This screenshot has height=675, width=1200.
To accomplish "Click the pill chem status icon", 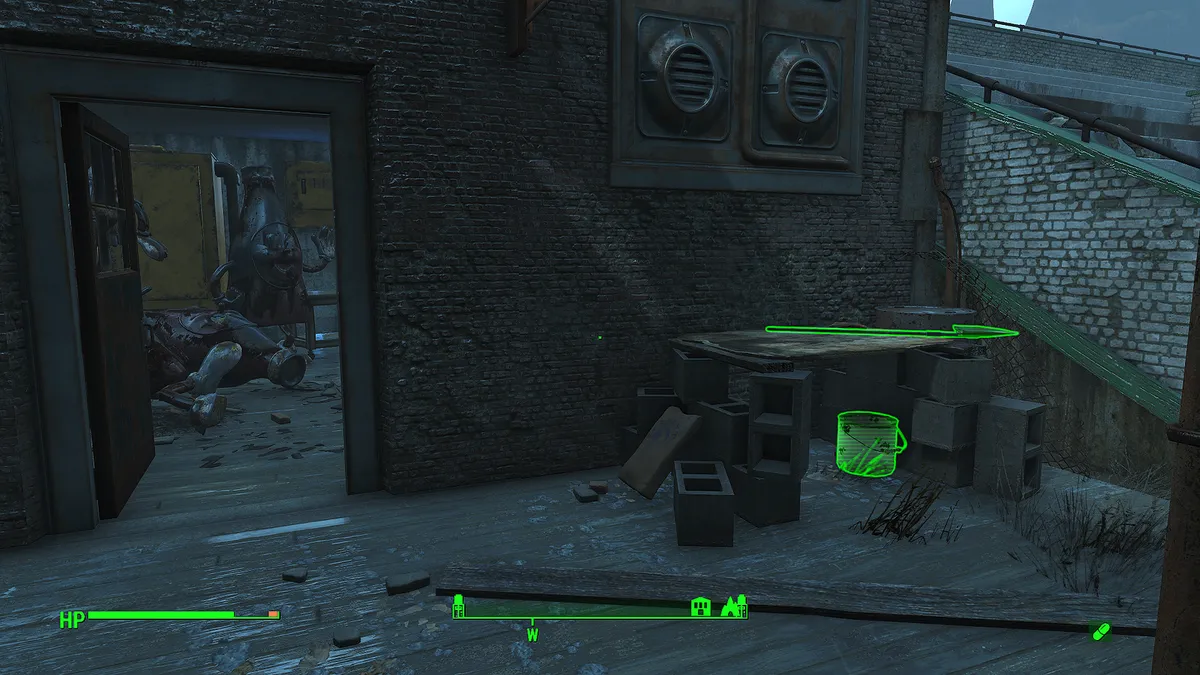I will click(1100, 631).
